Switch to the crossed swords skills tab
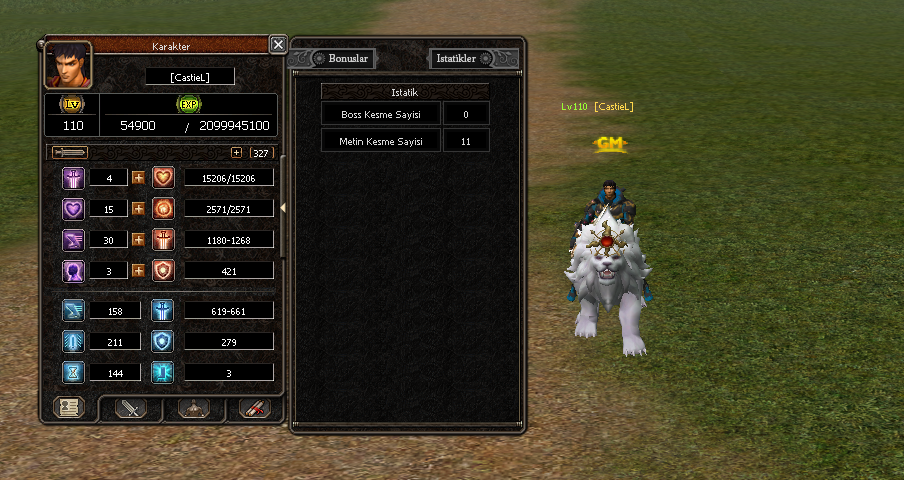The height and width of the screenshot is (480, 904). point(131,408)
